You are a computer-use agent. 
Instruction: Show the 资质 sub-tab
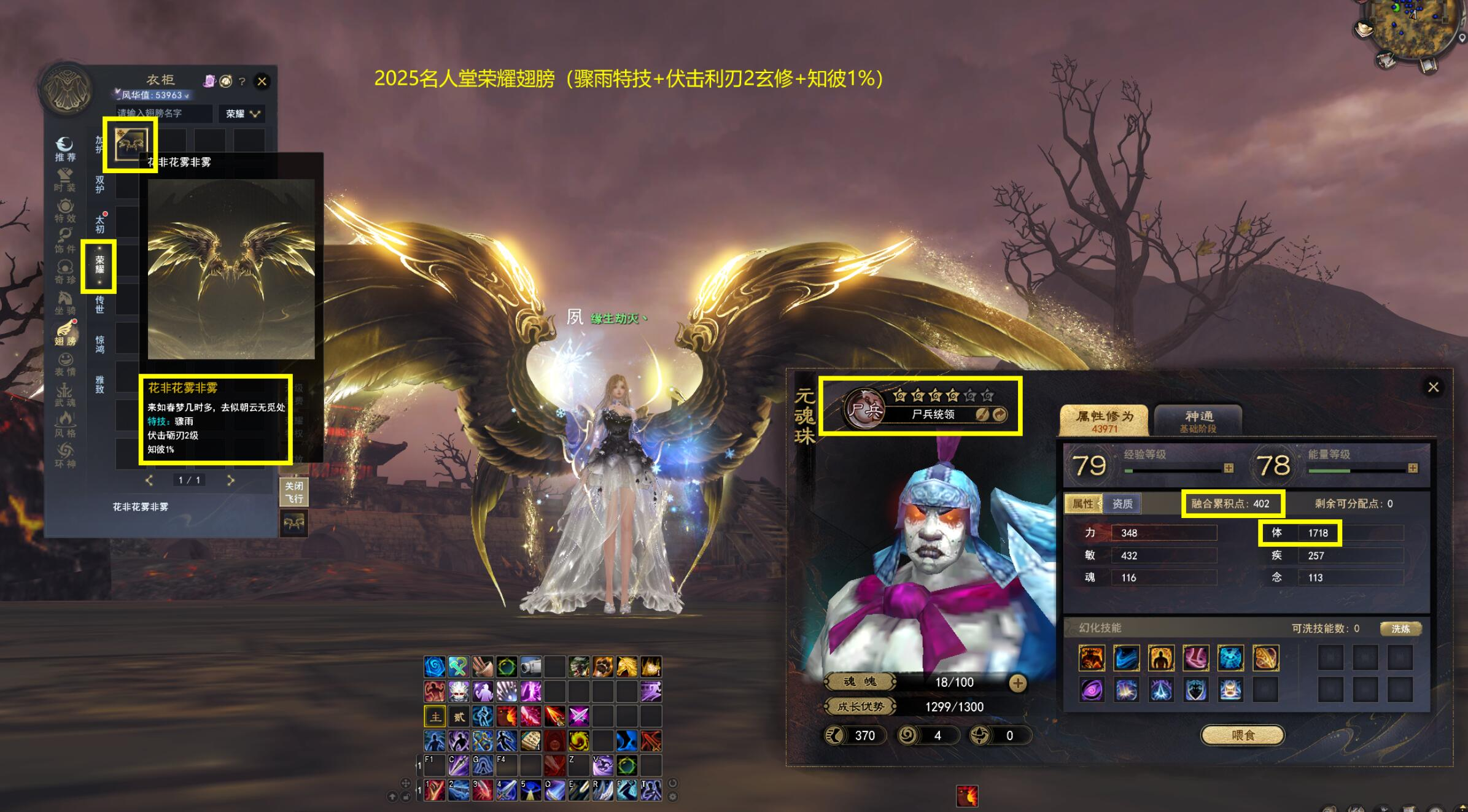[1122, 504]
